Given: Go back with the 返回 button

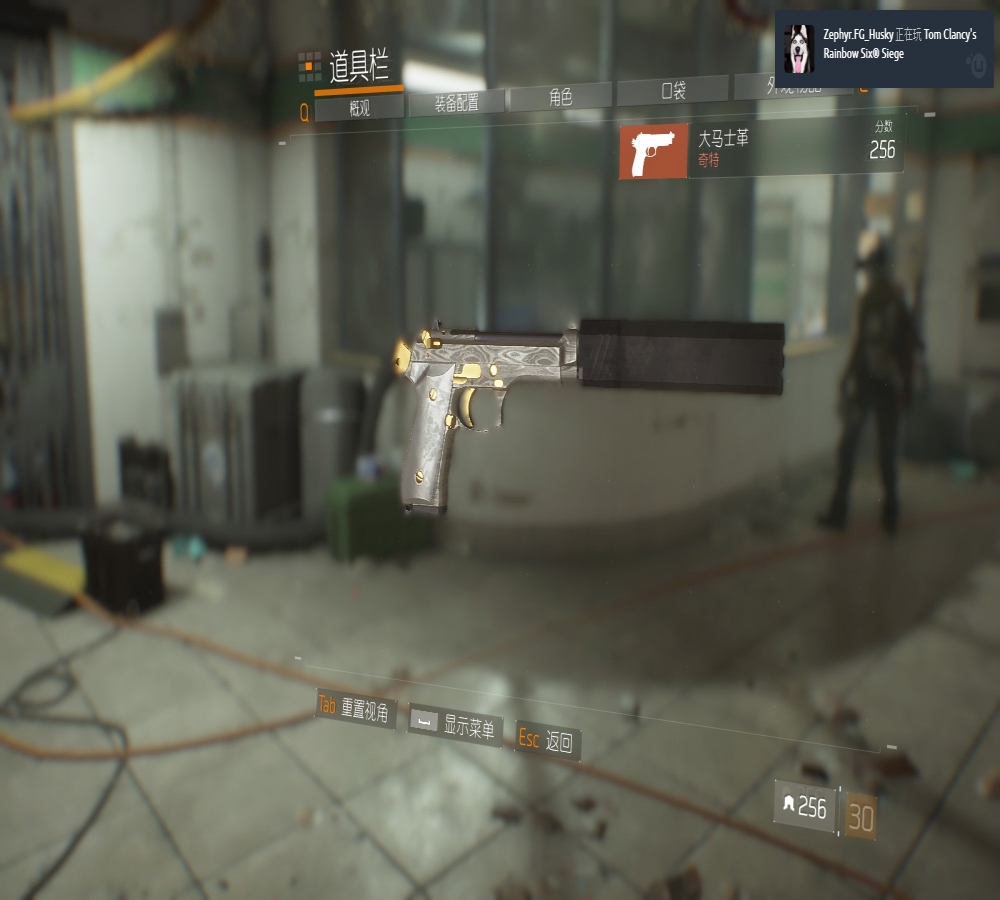Looking at the screenshot, I should [548, 741].
